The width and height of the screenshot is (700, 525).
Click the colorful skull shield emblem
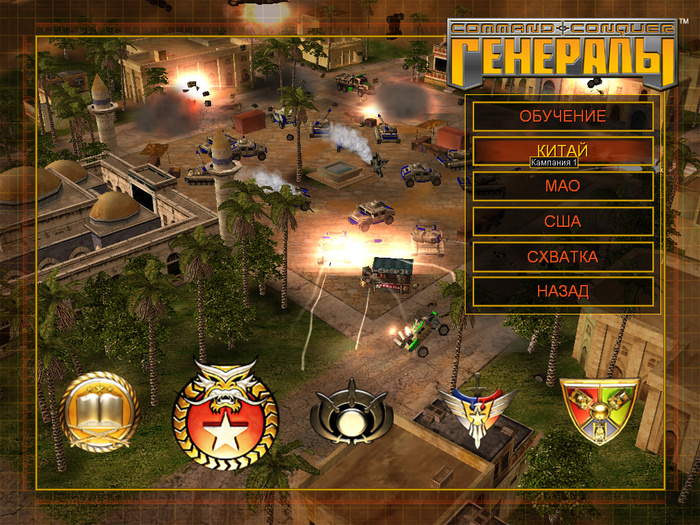coord(598,410)
